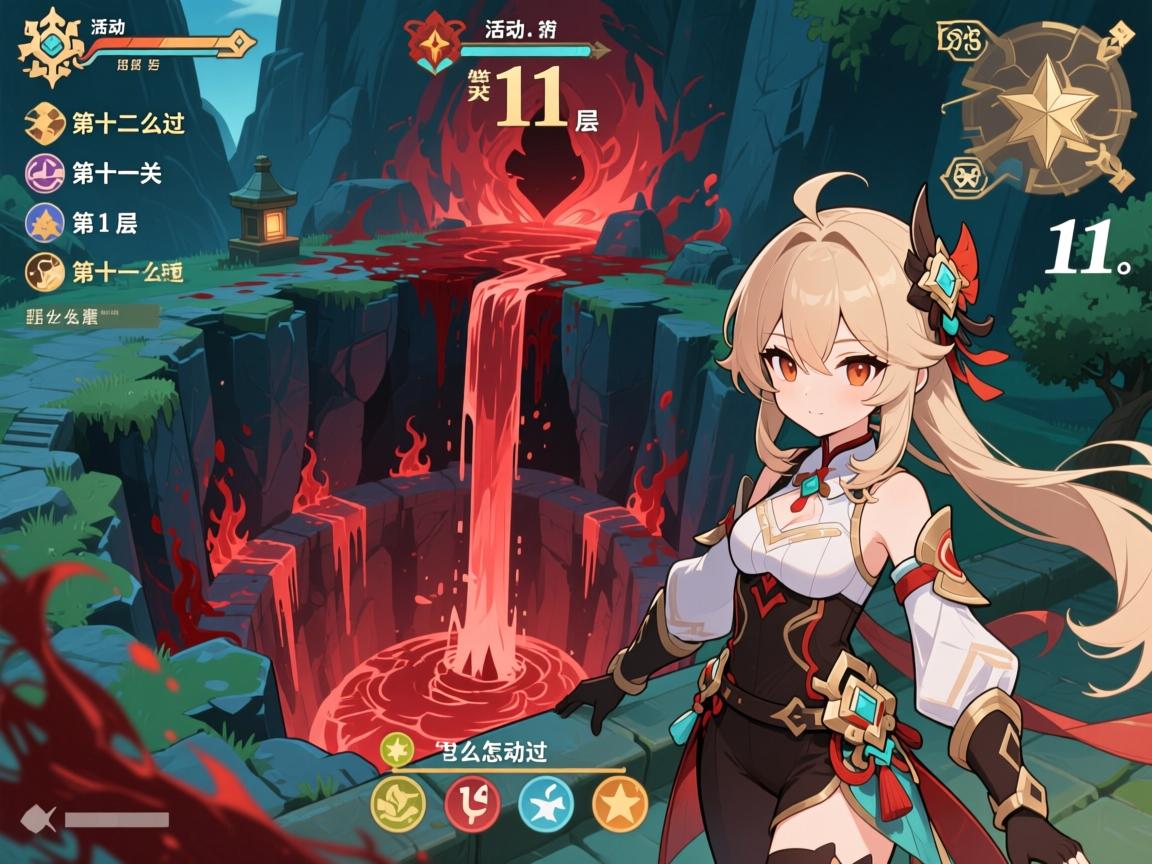Viewport: 1152px width, 864px height.
Task: Select the 第1层 floor entry
Action: tap(85, 223)
